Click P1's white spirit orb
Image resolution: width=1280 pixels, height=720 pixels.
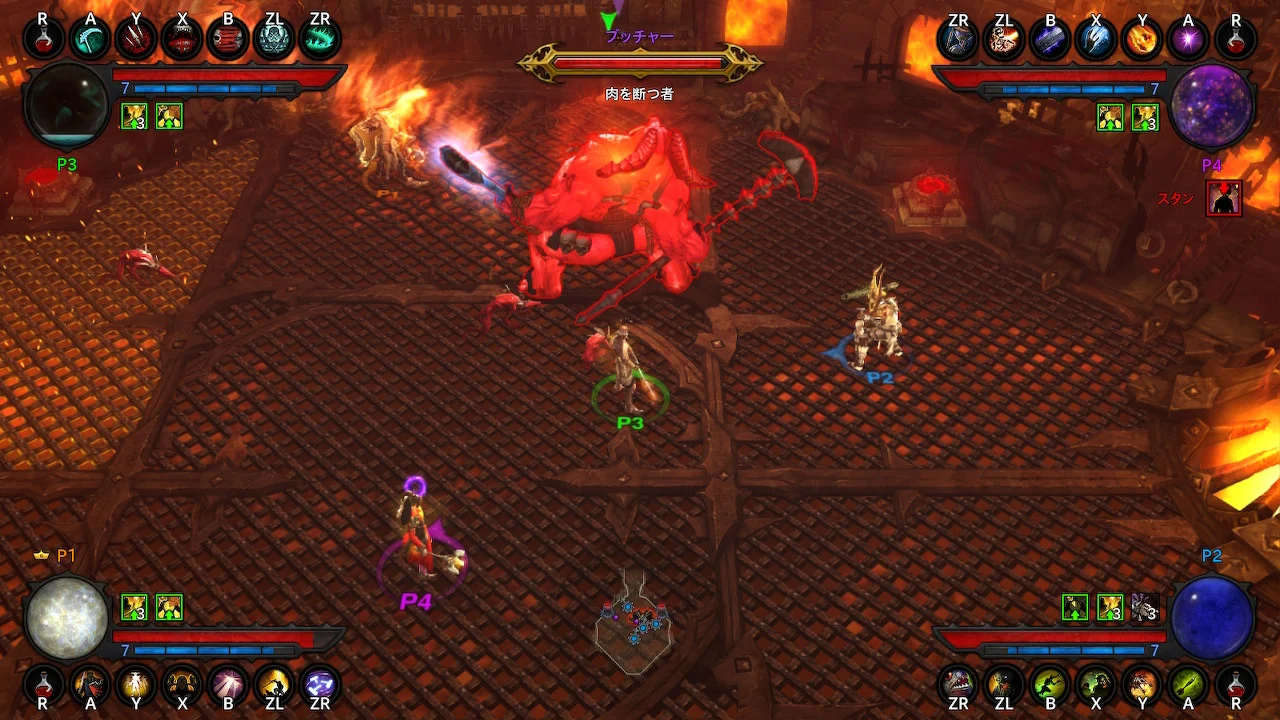(67, 617)
